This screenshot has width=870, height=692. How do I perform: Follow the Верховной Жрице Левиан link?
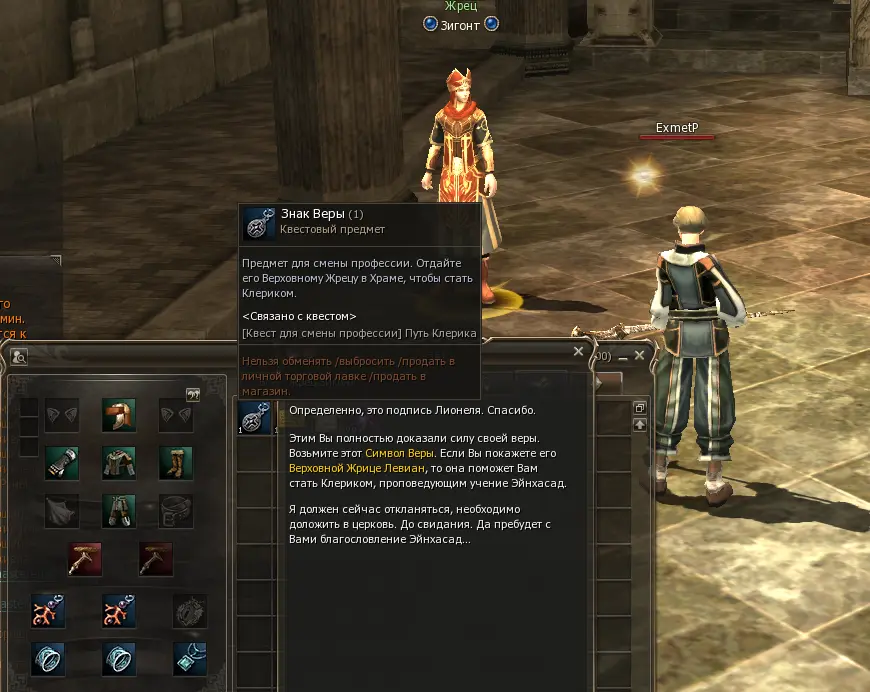point(351,467)
